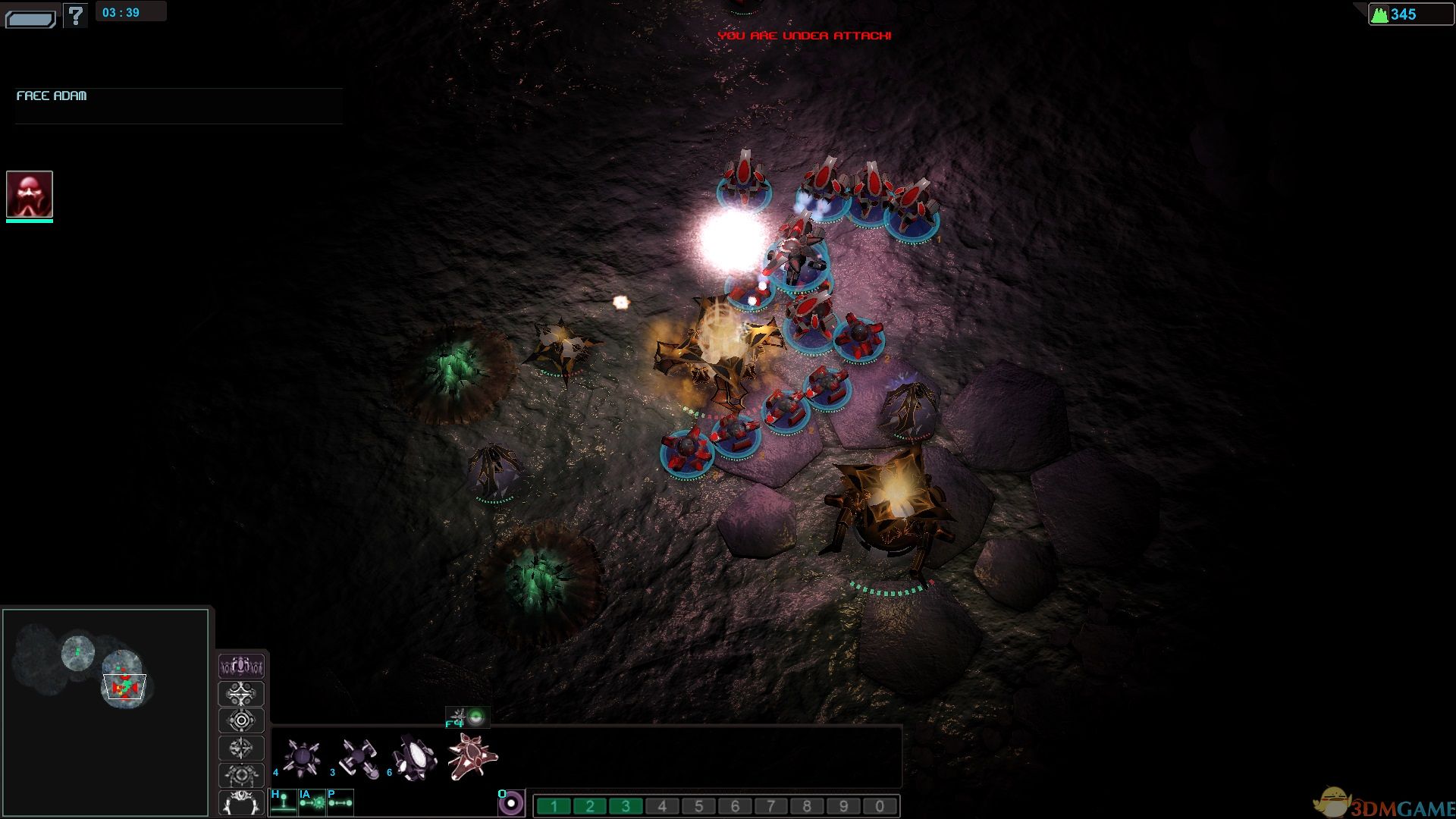Click the F4 ability icon above the unit panel

coord(467,717)
